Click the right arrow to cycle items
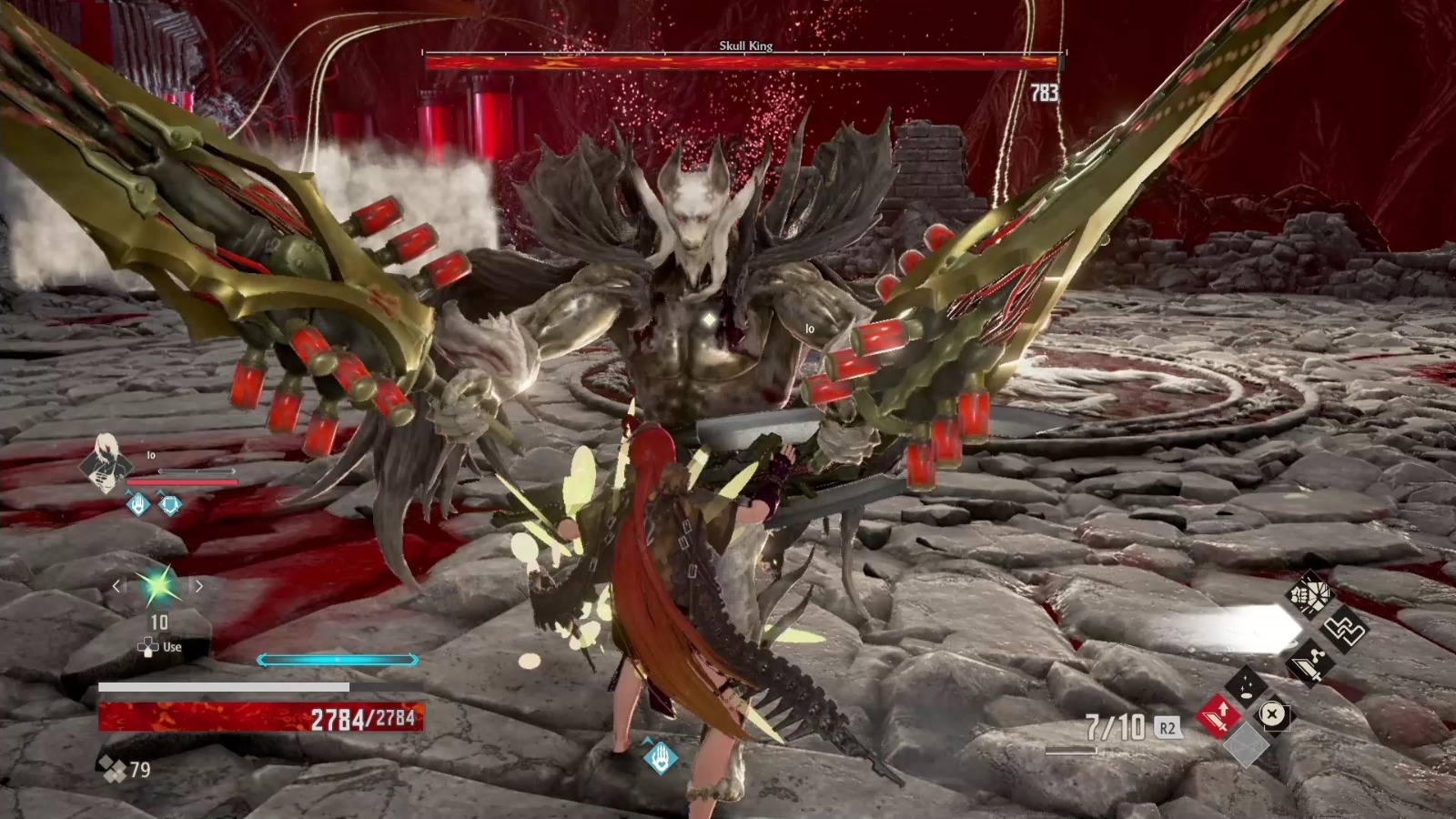This screenshot has width=1456, height=819. pos(197,585)
